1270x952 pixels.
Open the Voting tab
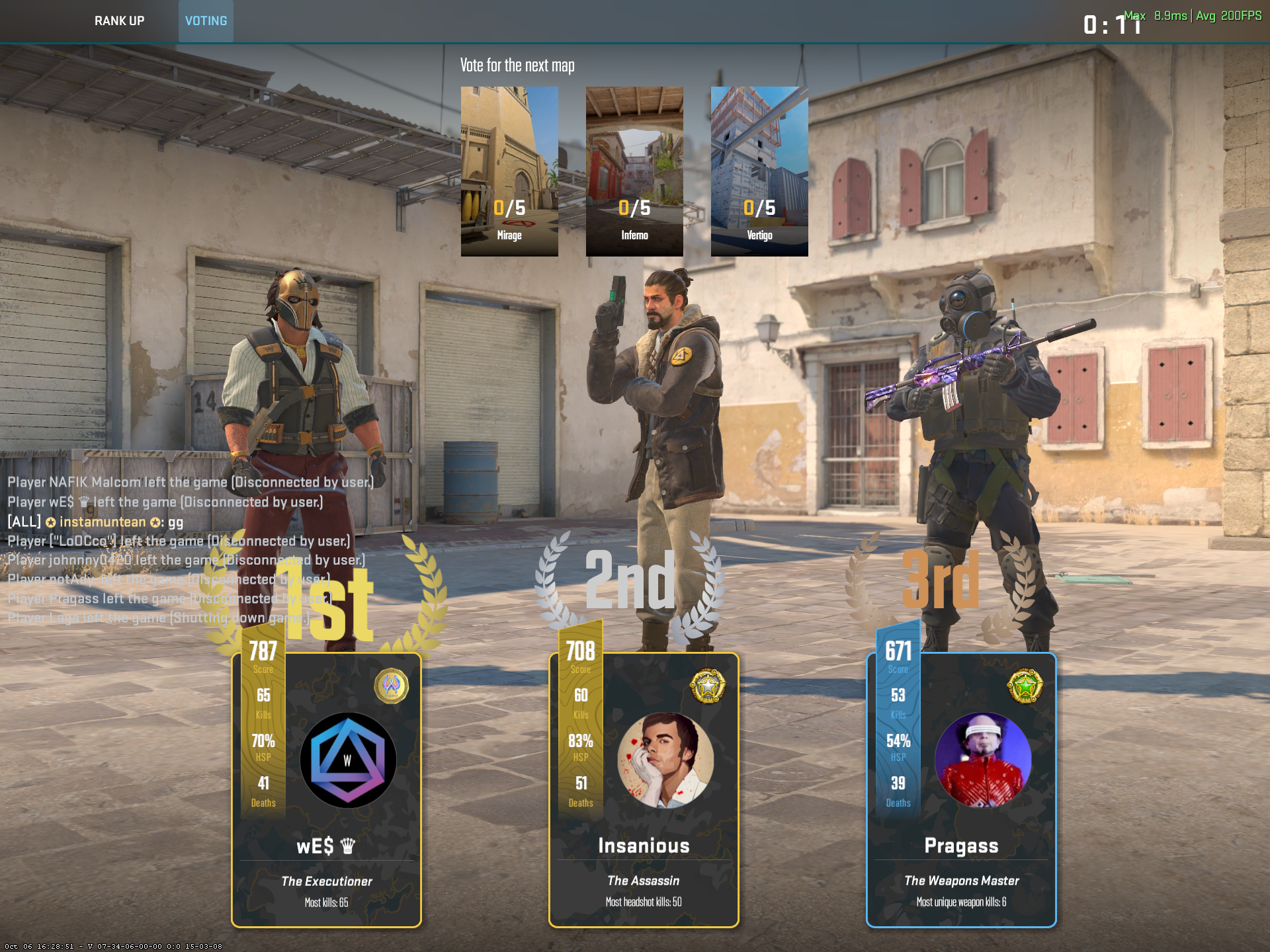coord(206,21)
